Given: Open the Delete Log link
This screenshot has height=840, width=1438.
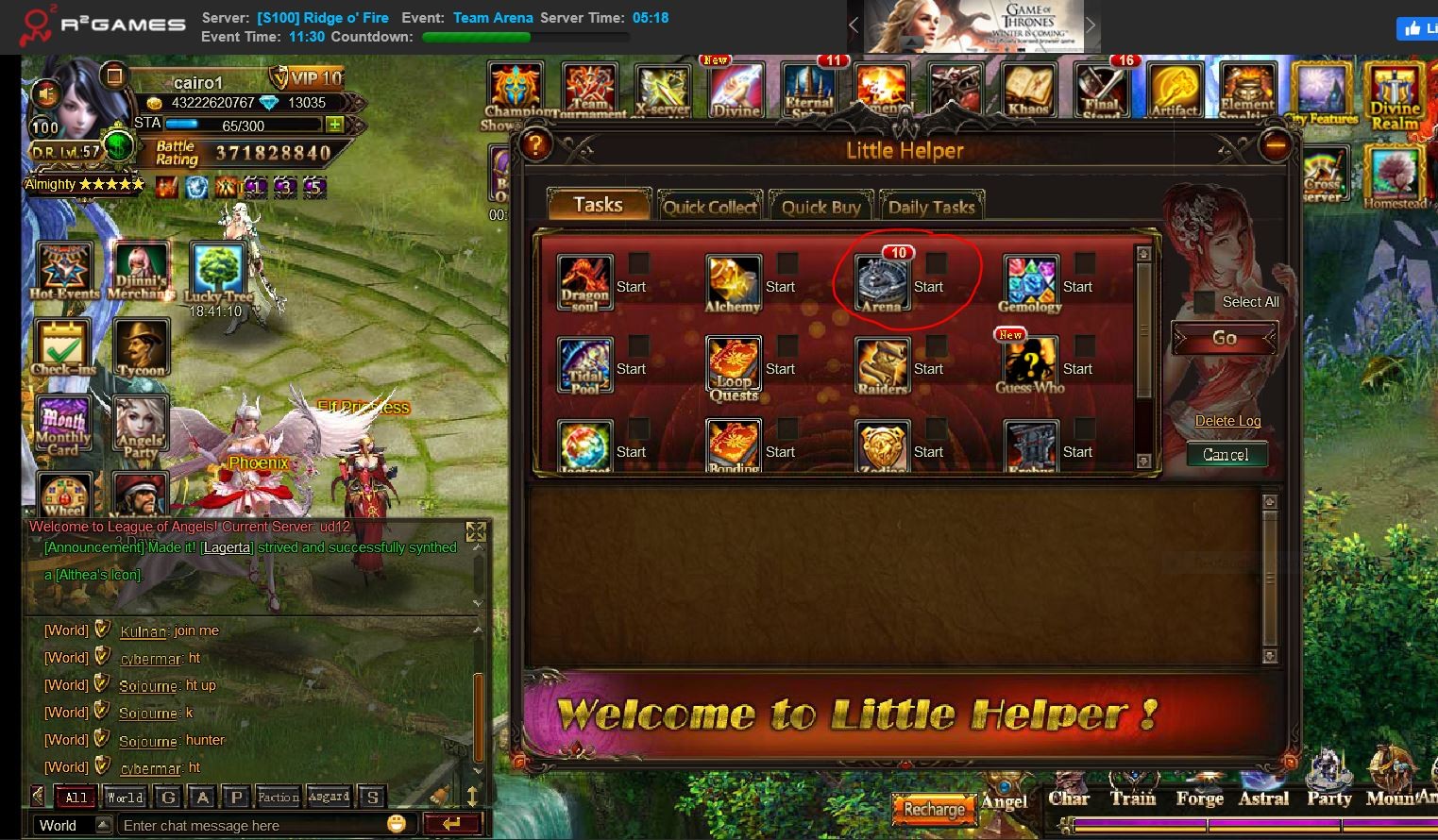Looking at the screenshot, I should (x=1227, y=421).
